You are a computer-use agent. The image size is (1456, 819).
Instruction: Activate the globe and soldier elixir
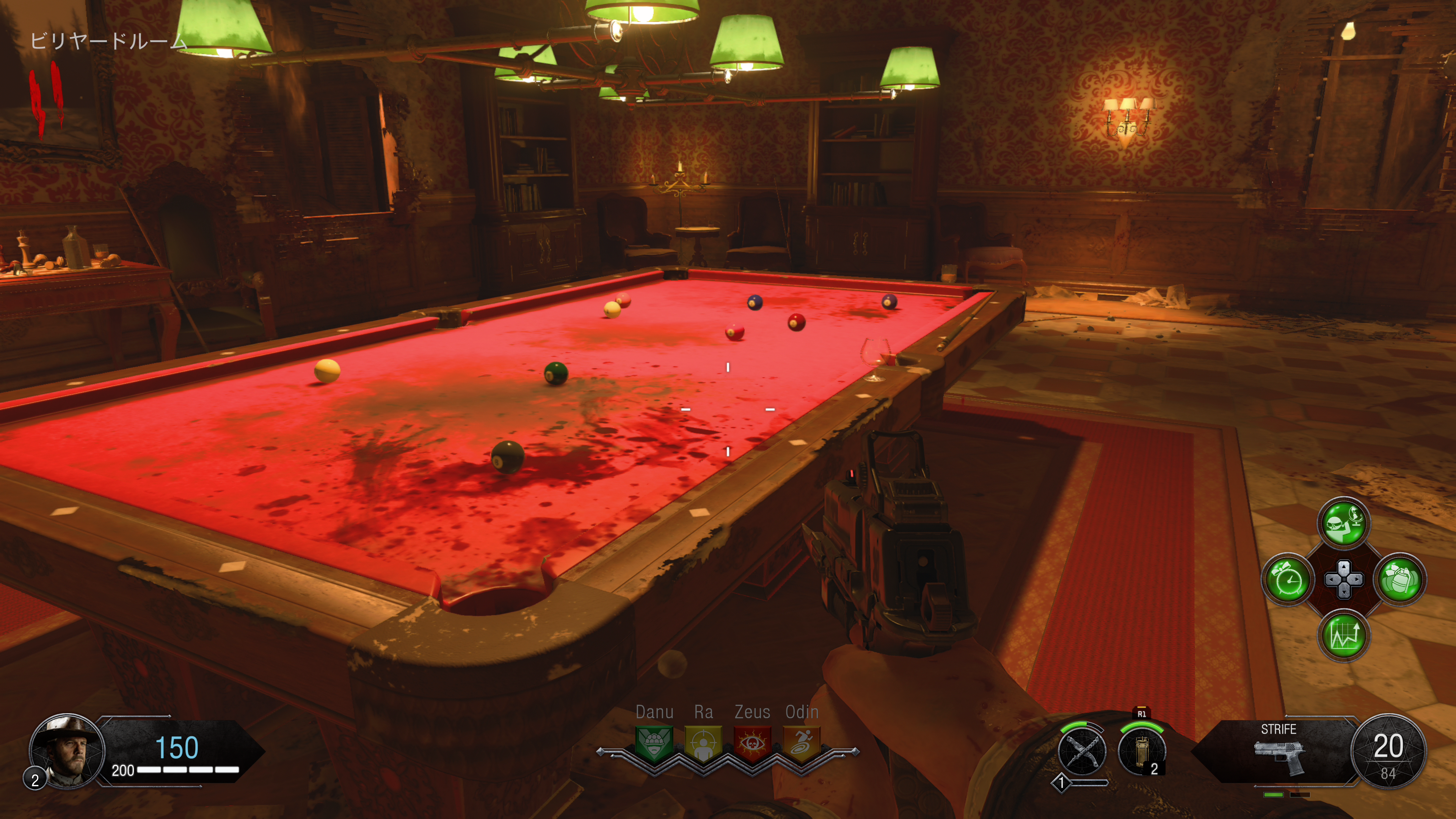click(1343, 523)
